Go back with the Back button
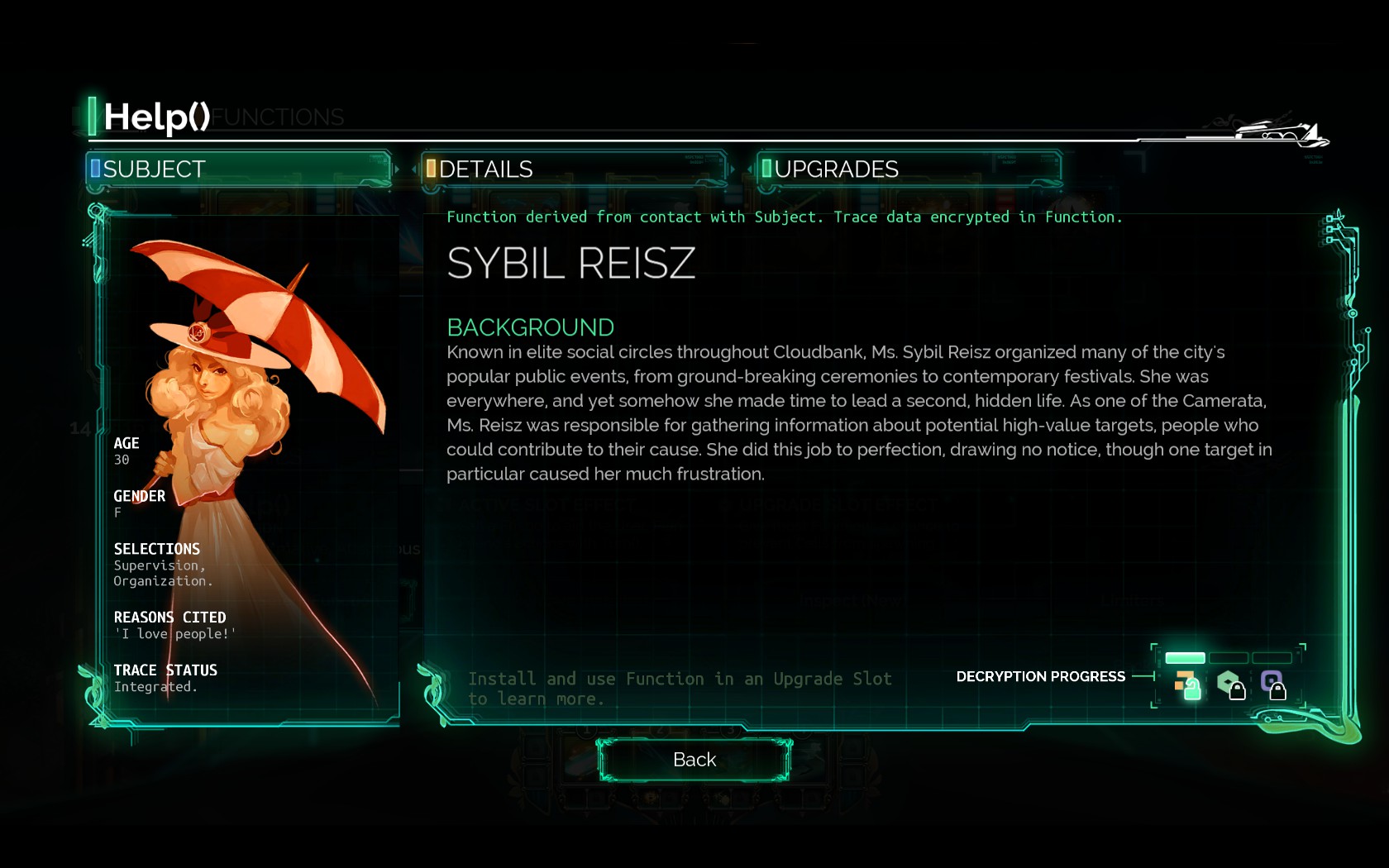The image size is (1389, 868). click(694, 760)
